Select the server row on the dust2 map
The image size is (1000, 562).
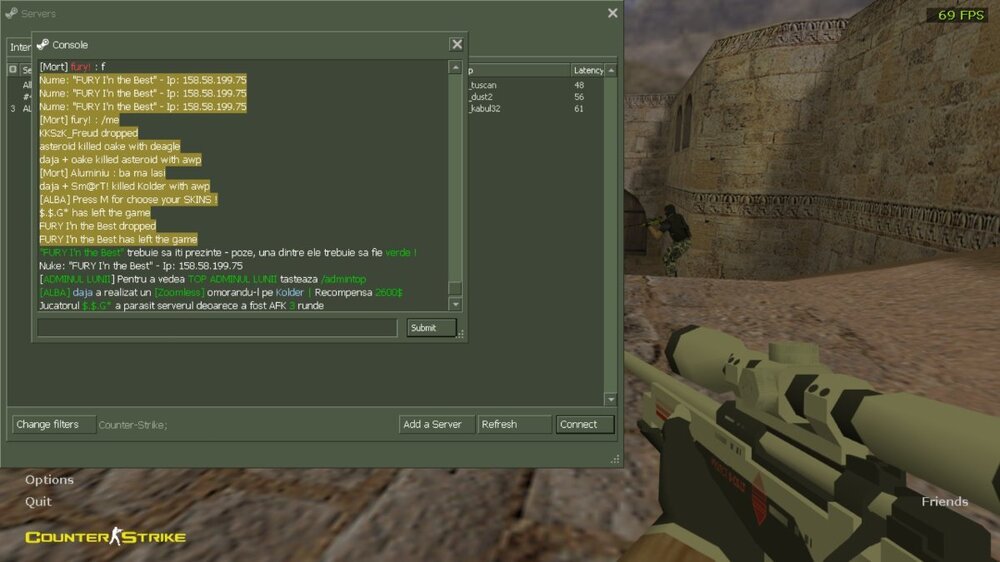pos(530,97)
